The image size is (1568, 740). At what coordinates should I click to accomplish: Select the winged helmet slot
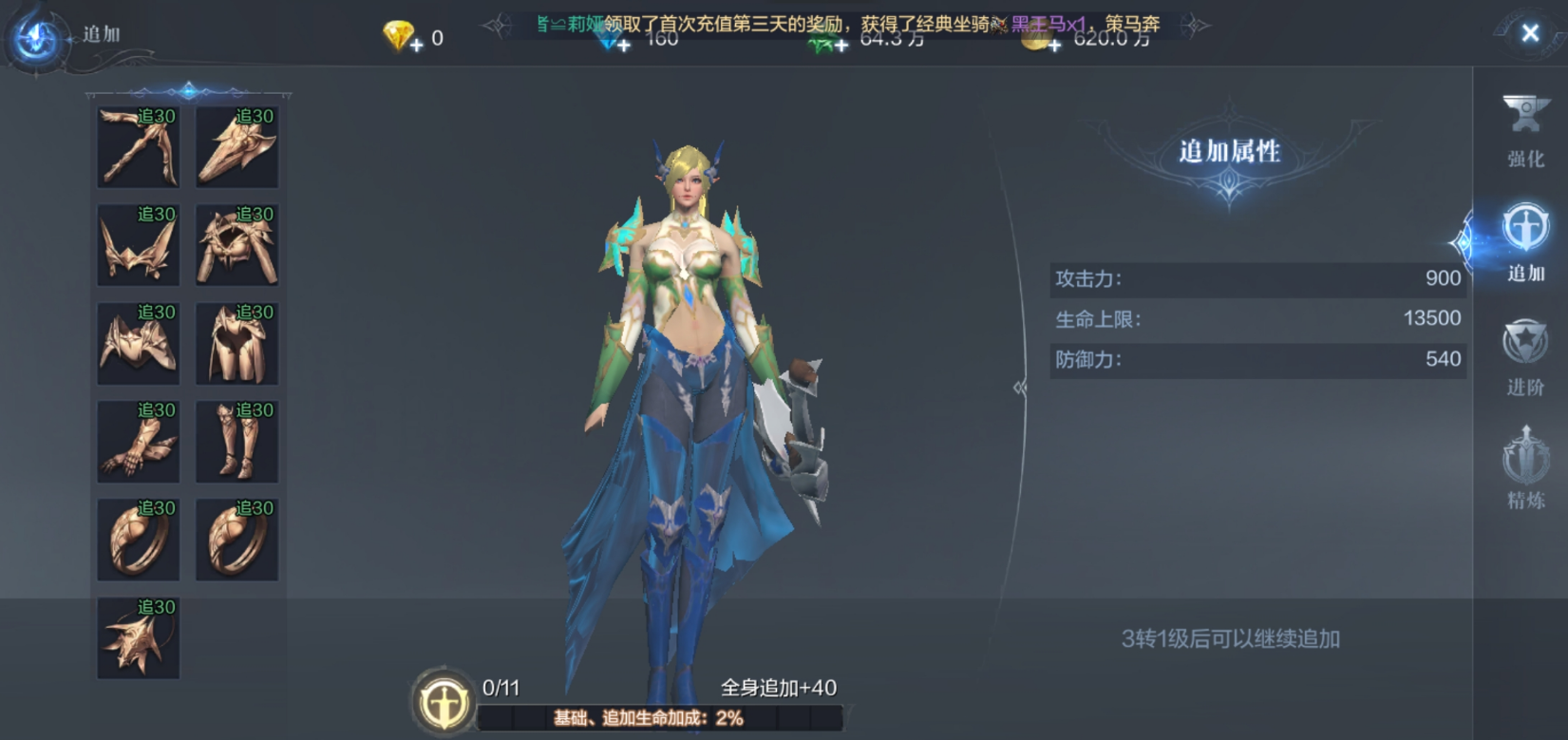point(139,245)
